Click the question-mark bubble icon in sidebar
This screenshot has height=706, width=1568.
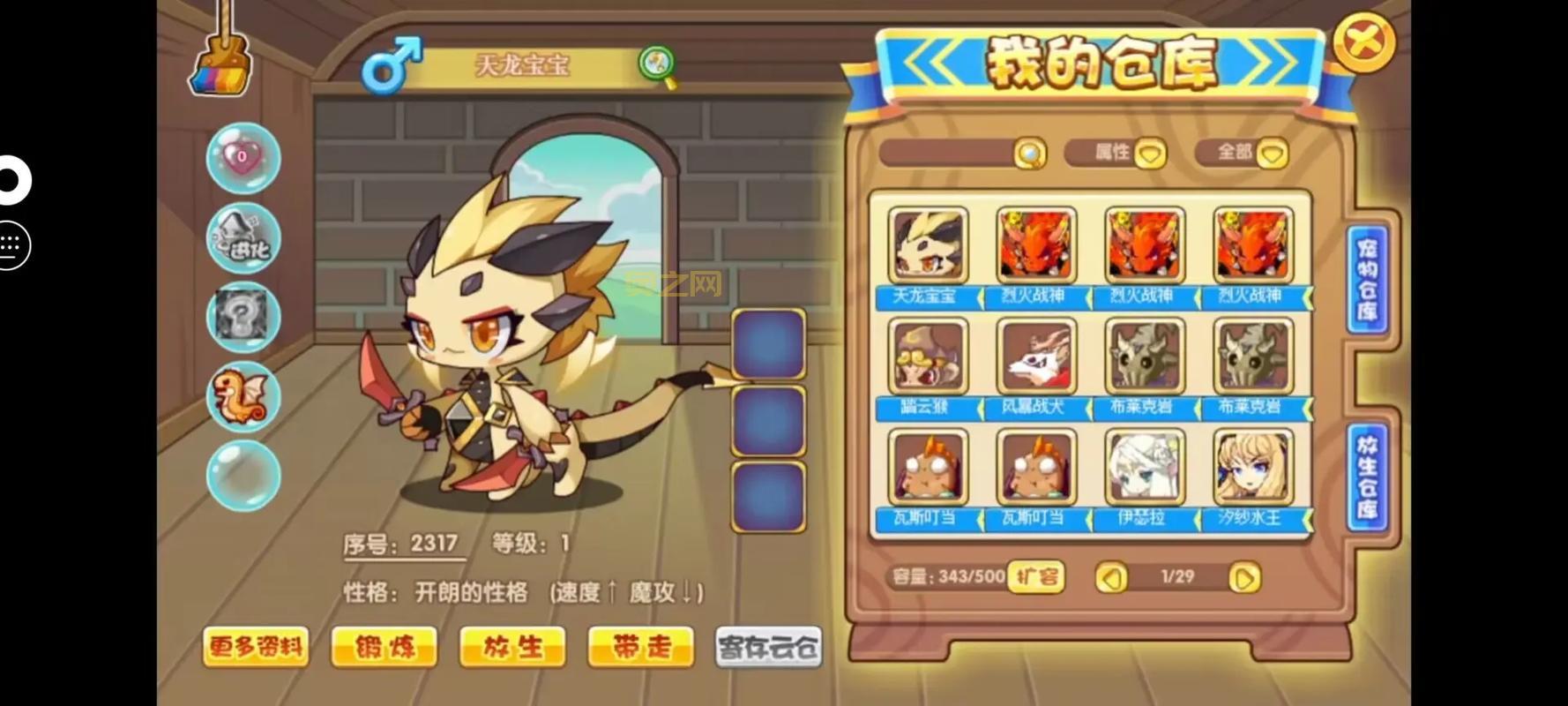click(x=243, y=315)
